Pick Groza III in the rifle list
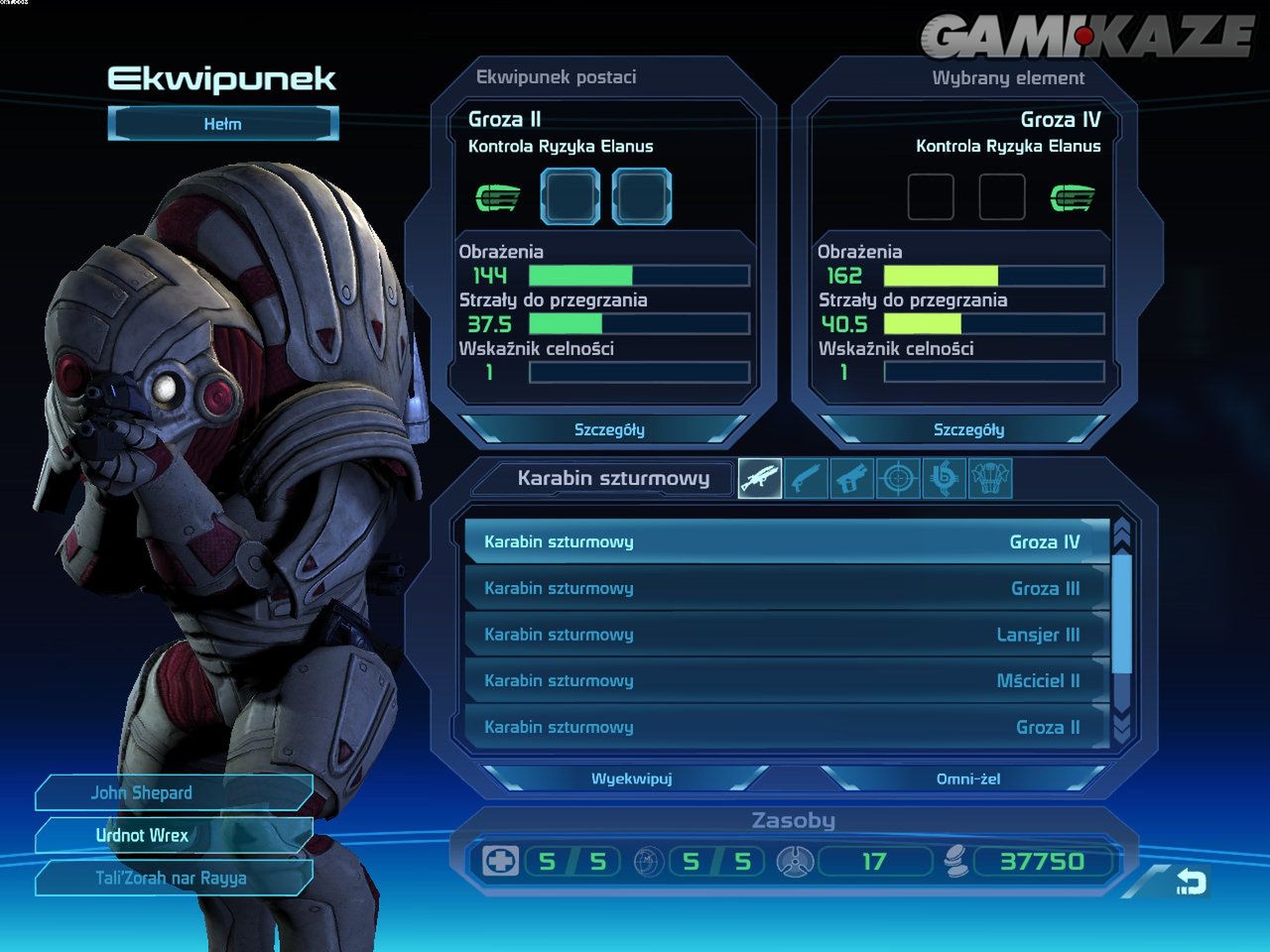This screenshot has height=952, width=1270. [x=784, y=588]
